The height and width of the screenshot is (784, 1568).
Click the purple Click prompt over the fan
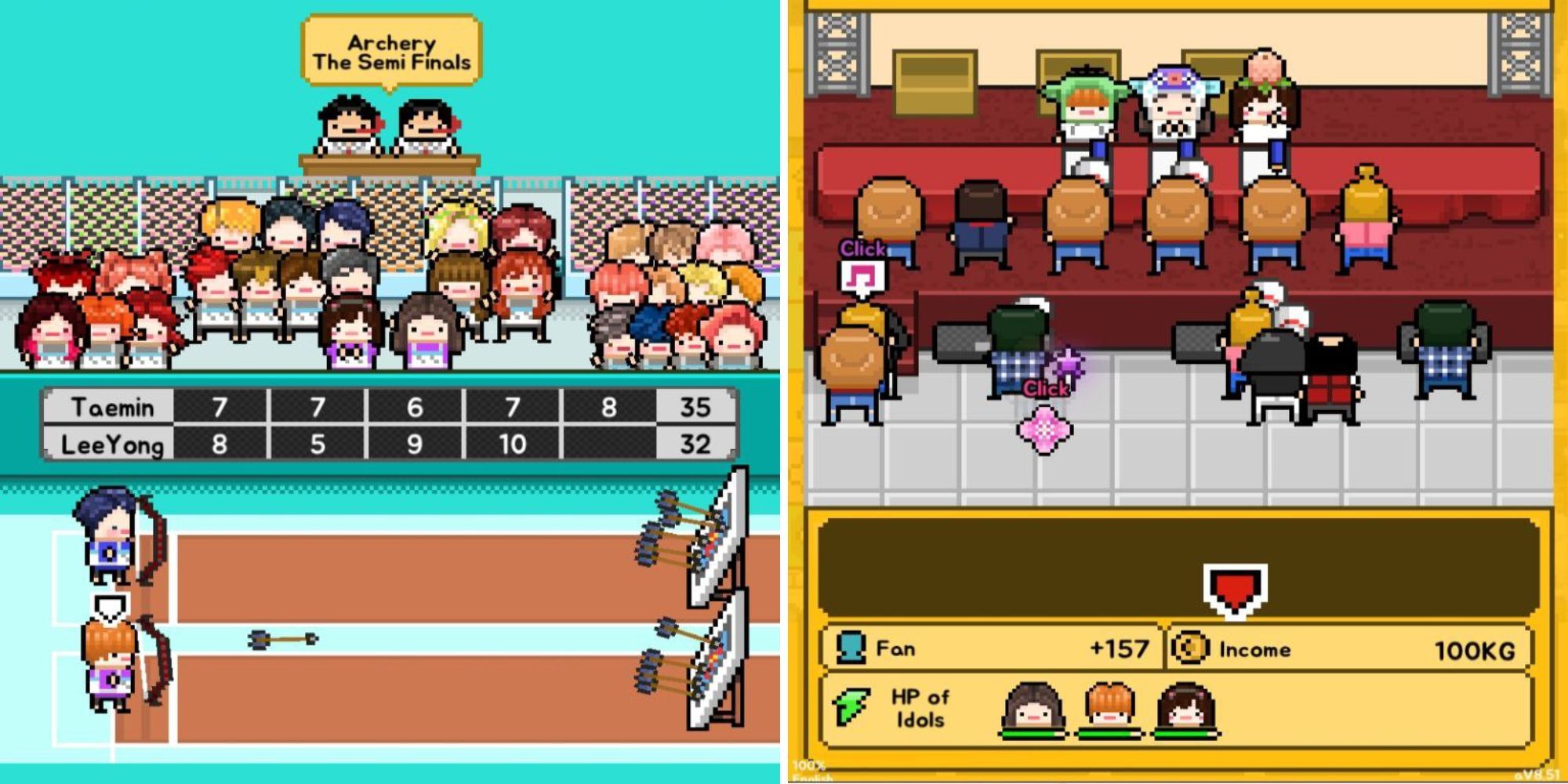coord(862,248)
